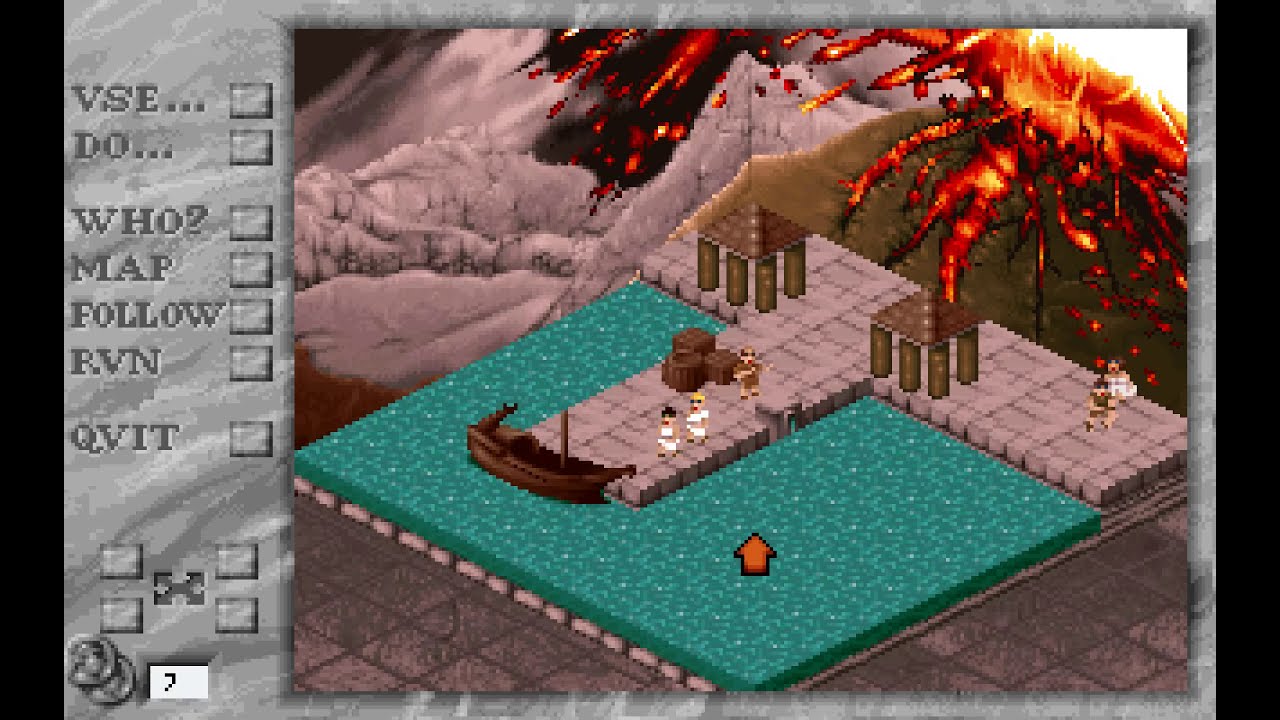Open the MAP command
The image size is (1280, 720).
(125, 265)
